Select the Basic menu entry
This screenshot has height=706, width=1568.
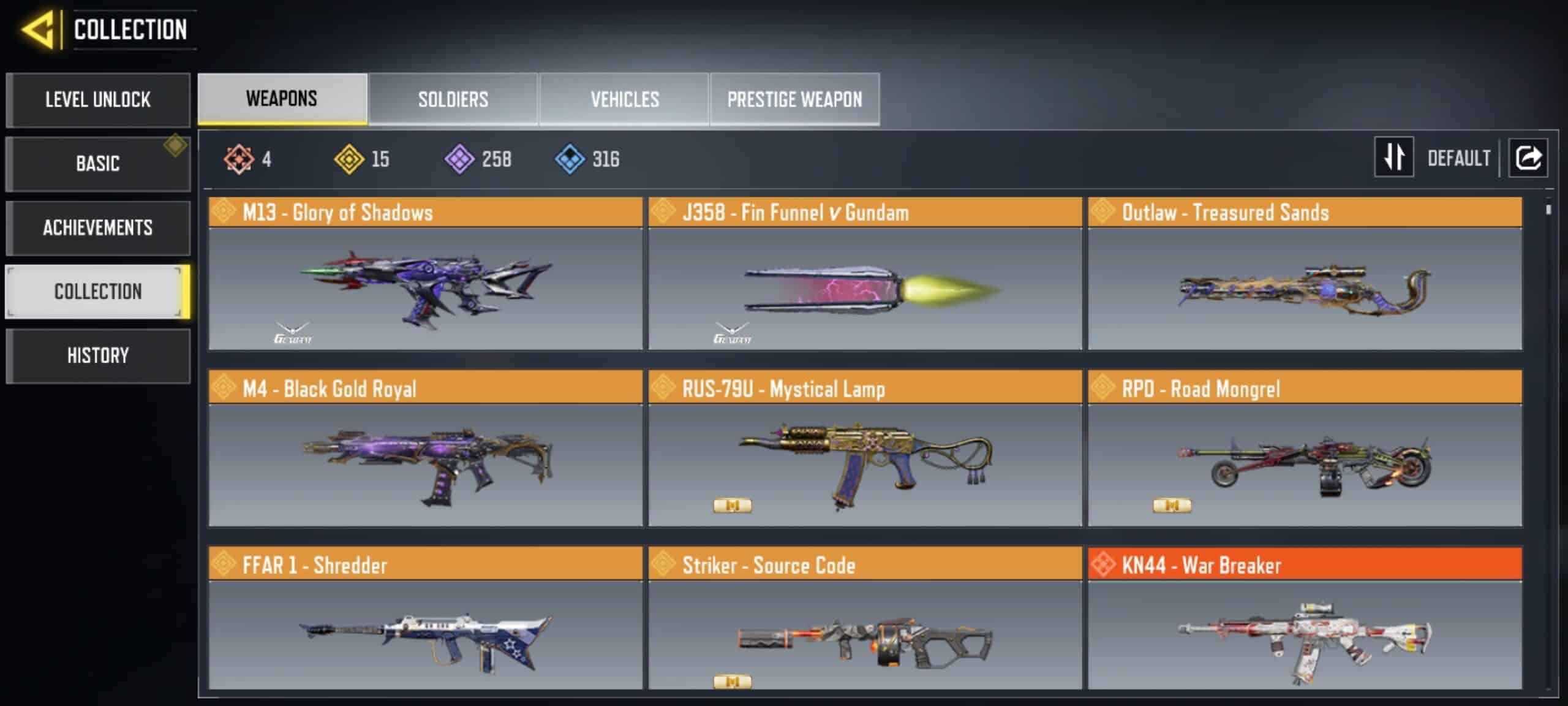(98, 164)
